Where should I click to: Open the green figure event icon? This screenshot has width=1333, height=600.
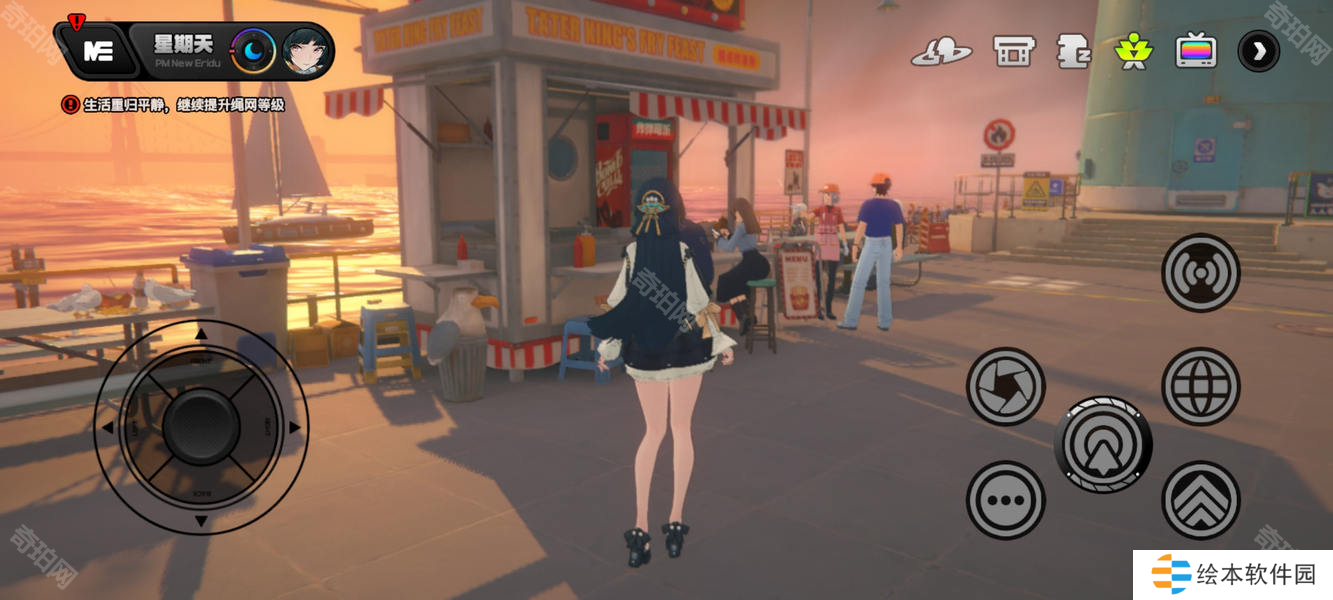coord(1134,51)
